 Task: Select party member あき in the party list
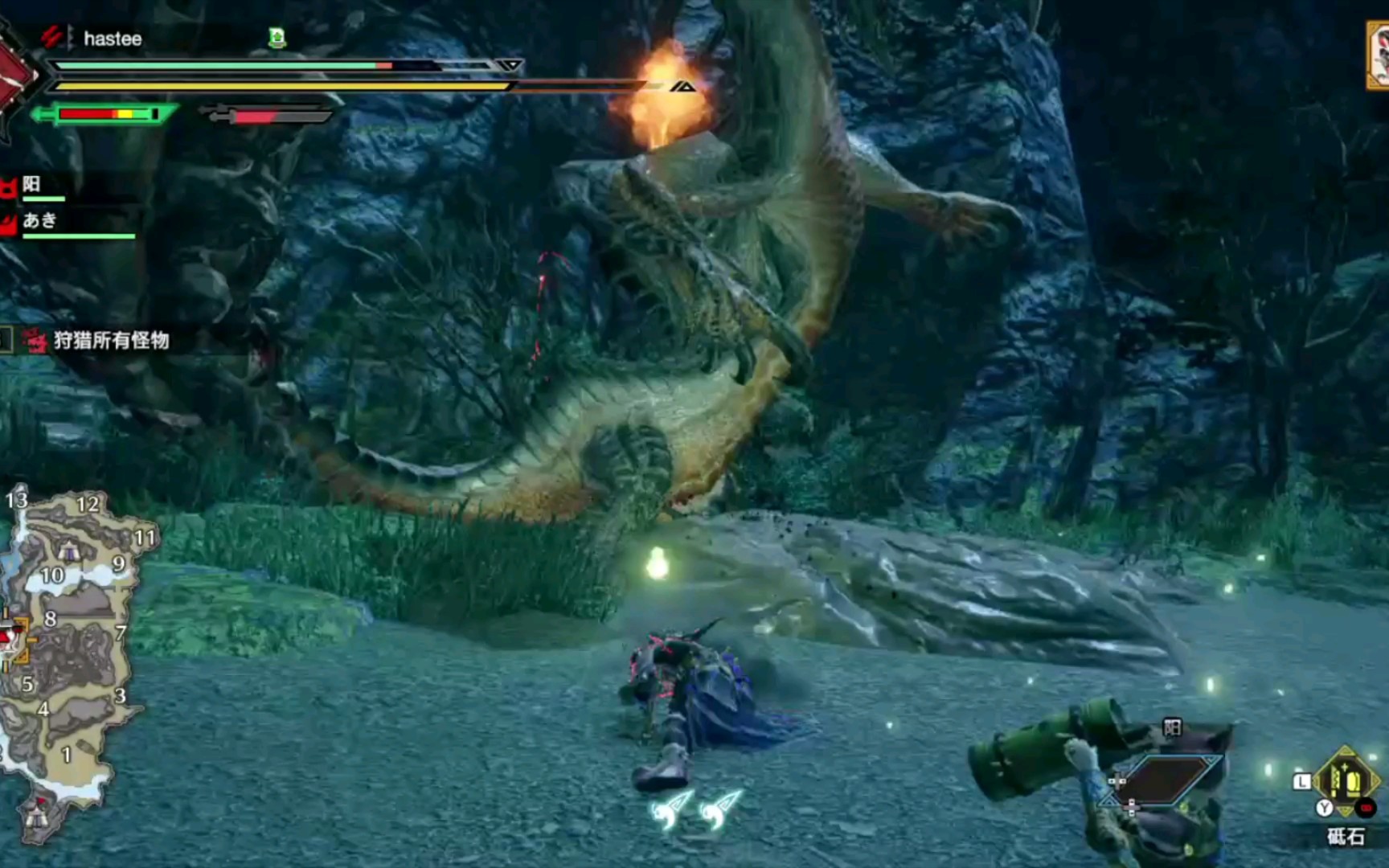click(40, 221)
